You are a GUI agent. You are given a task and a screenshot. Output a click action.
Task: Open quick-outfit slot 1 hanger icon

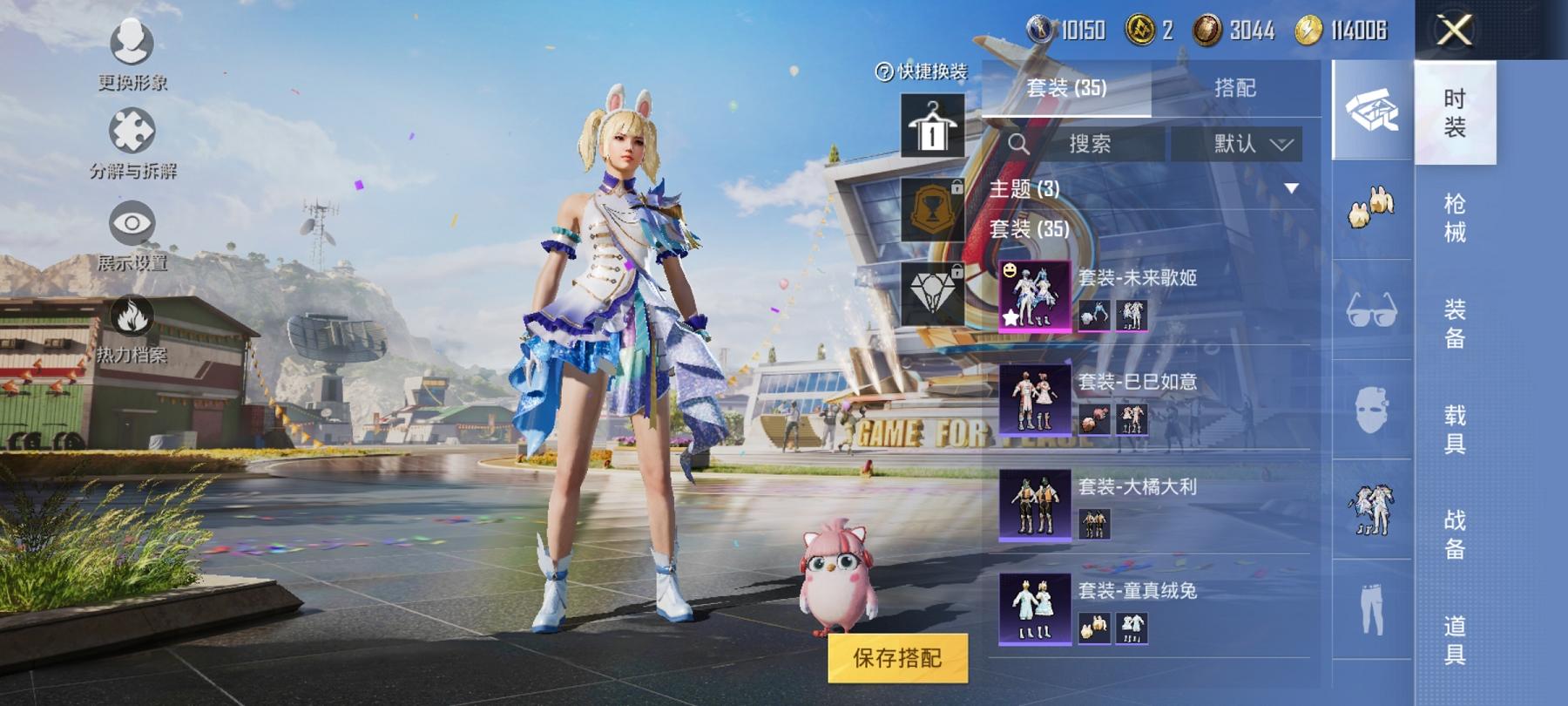935,125
